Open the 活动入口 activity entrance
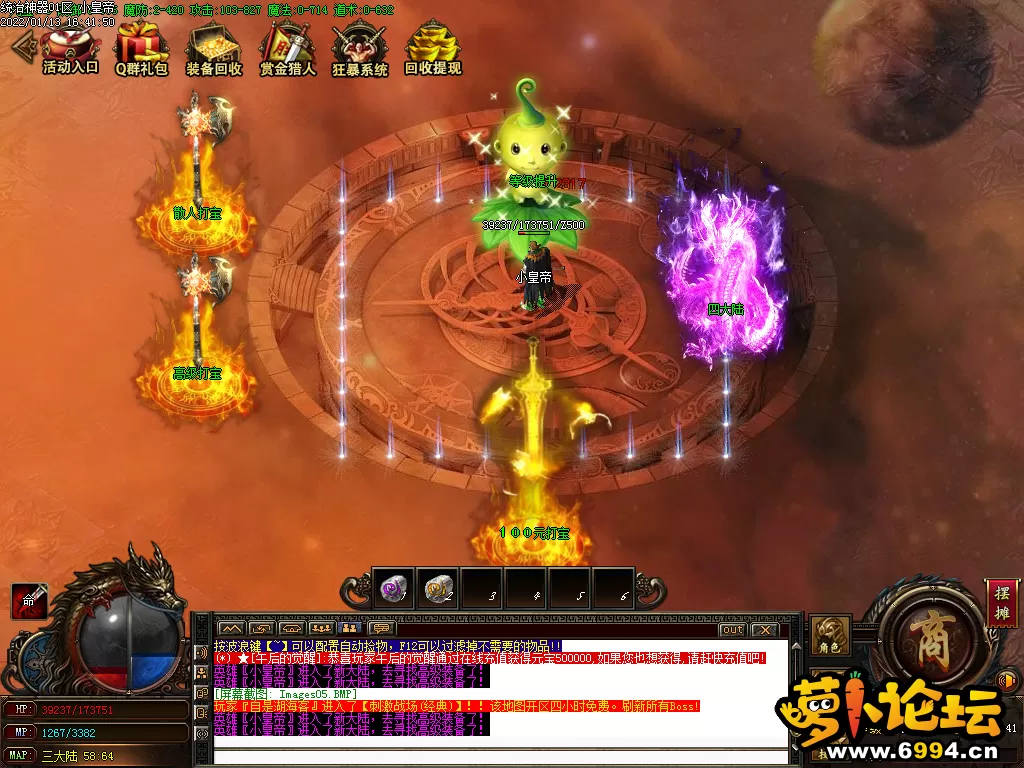This screenshot has width=1024, height=768. point(70,48)
